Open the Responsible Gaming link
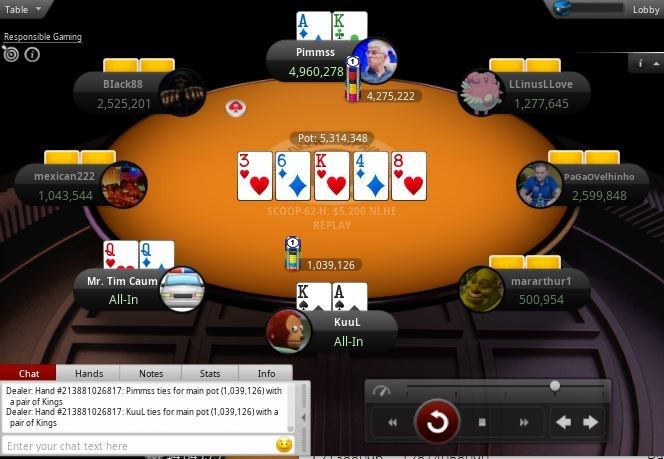Image resolution: width=664 pixels, height=459 pixels. pos(42,37)
